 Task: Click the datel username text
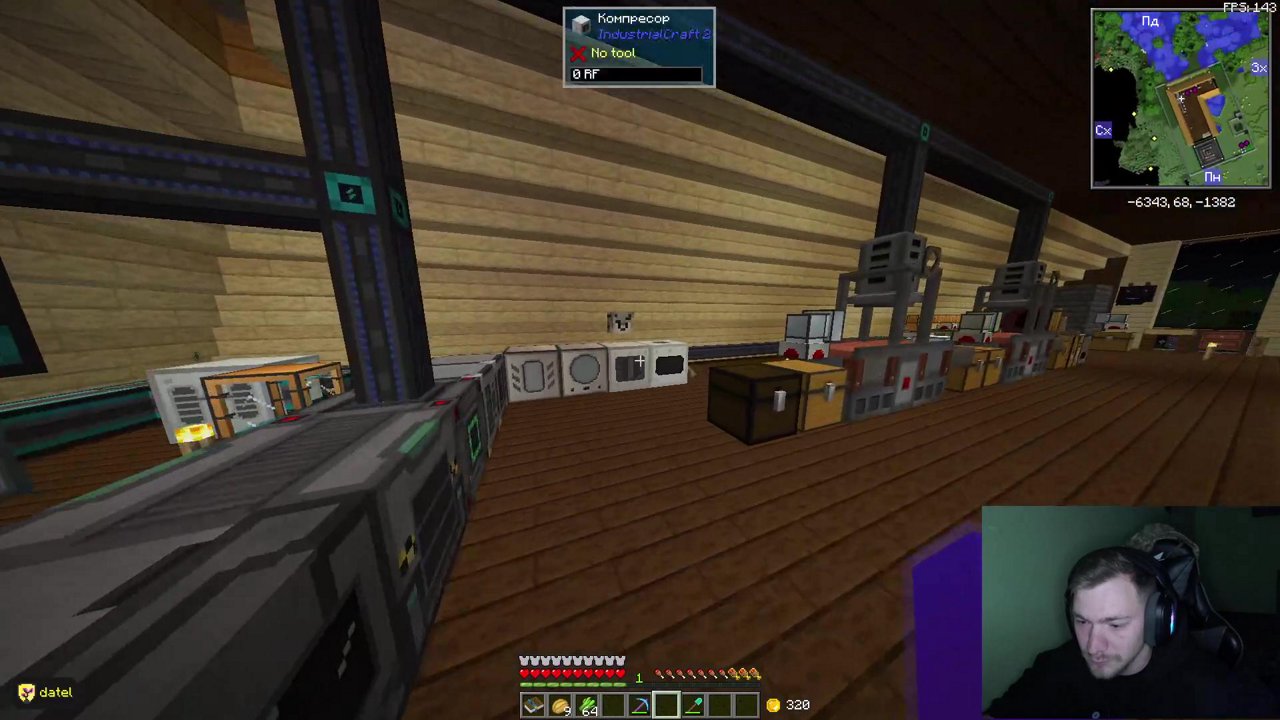pyautogui.click(x=55, y=692)
